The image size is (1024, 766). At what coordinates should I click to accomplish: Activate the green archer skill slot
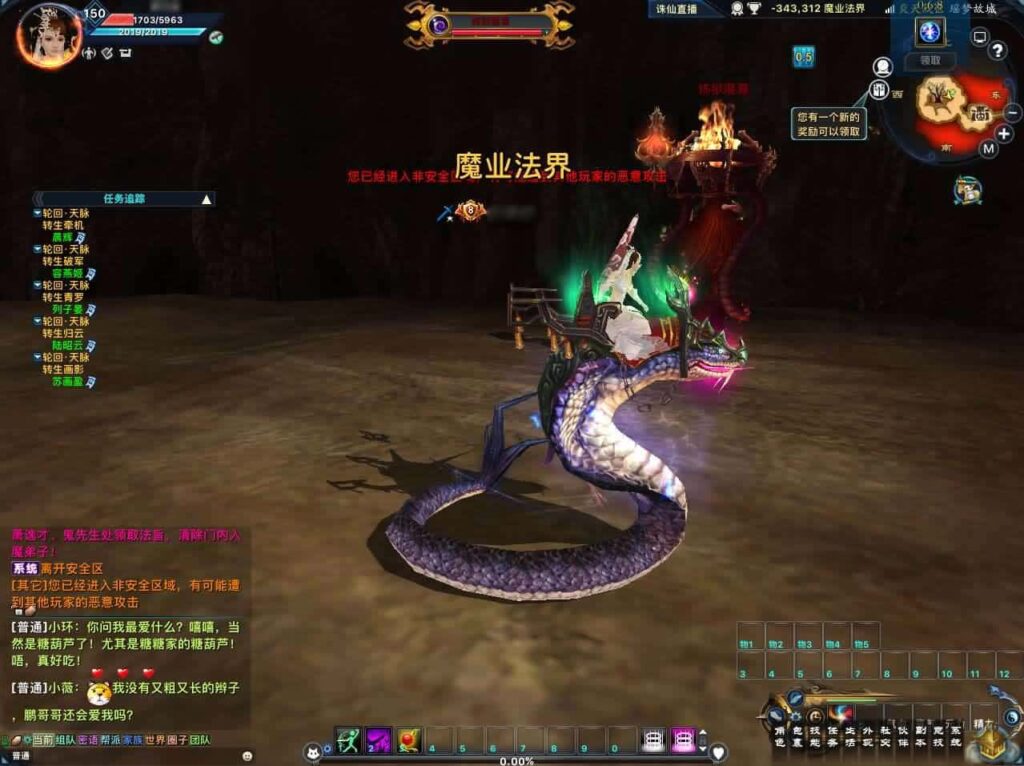click(x=348, y=741)
